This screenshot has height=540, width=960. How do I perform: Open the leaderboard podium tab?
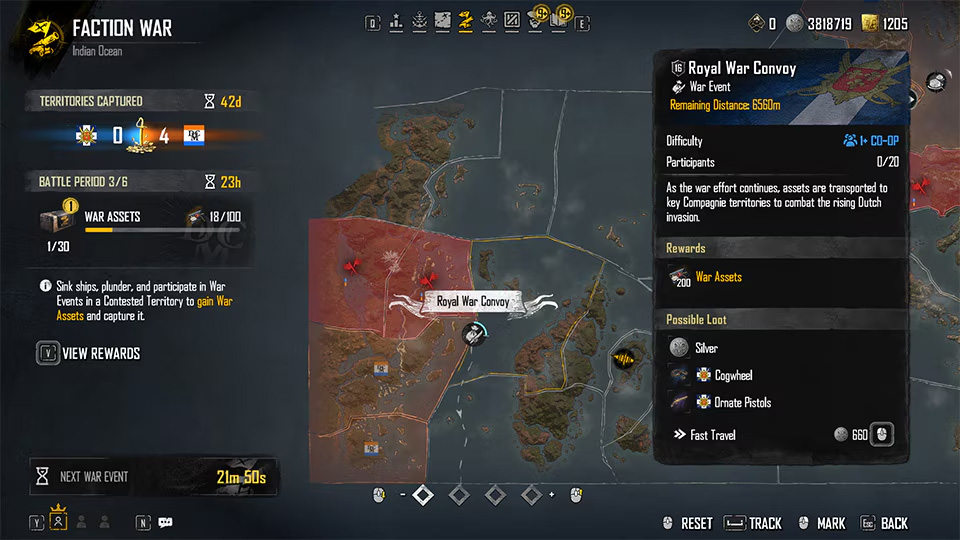point(396,19)
